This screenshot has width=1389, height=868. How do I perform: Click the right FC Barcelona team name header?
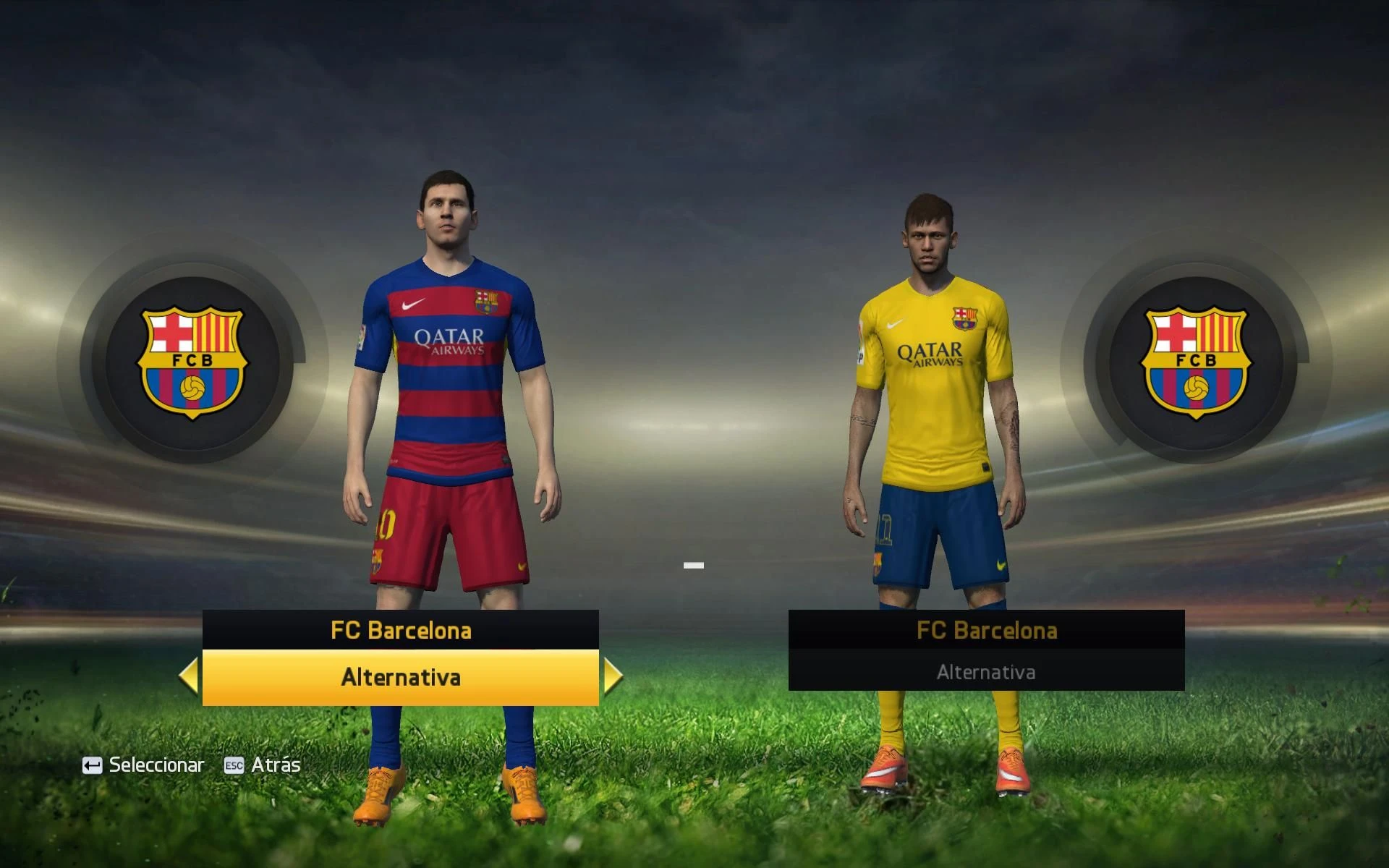(x=986, y=629)
